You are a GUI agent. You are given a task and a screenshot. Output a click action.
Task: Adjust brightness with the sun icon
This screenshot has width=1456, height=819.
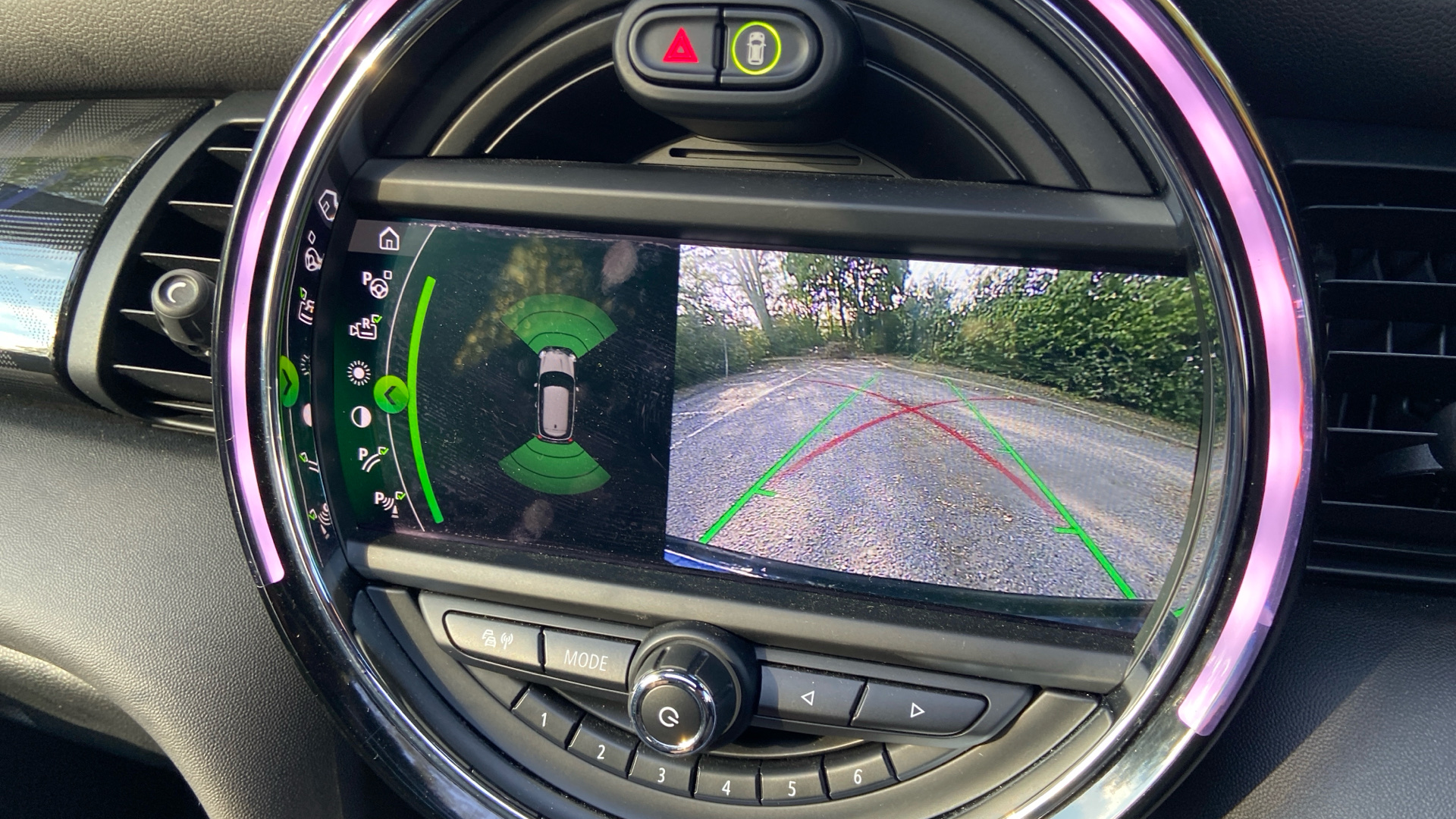click(358, 373)
